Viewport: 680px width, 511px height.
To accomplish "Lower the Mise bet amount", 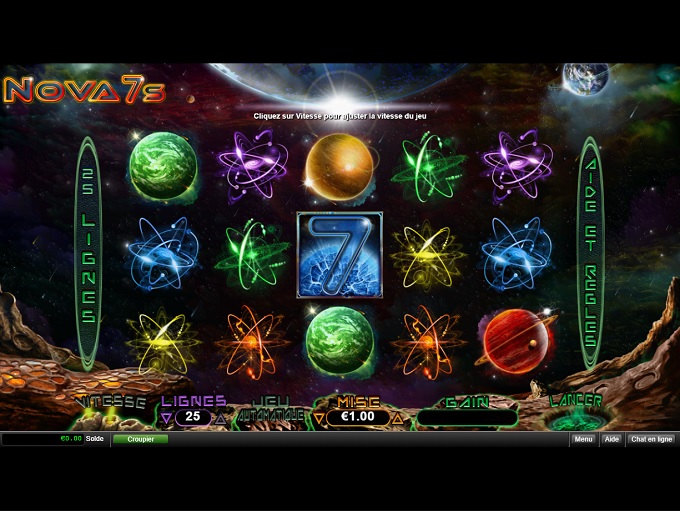I will 319,417.
